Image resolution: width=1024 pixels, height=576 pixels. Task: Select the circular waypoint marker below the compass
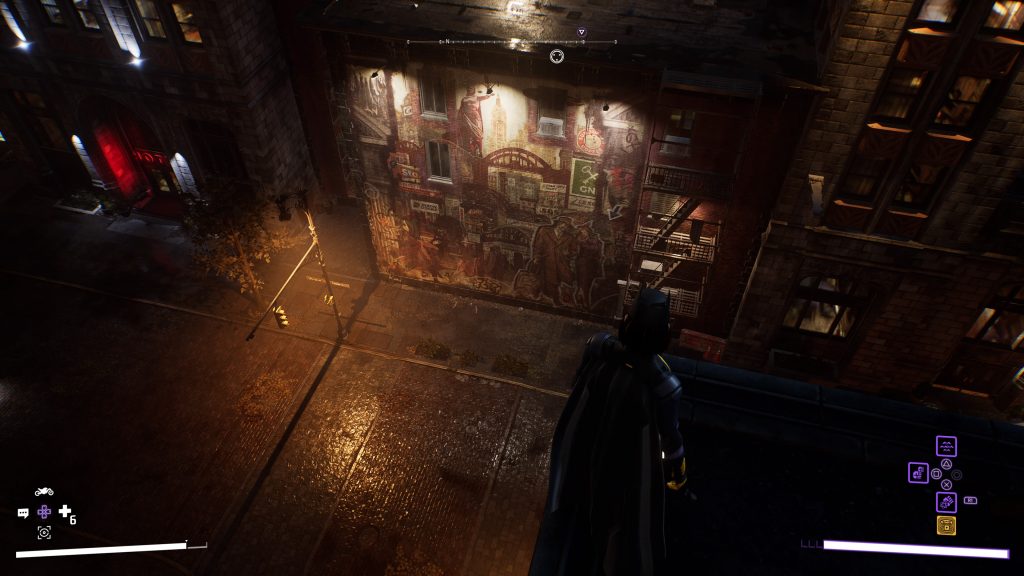click(x=557, y=56)
